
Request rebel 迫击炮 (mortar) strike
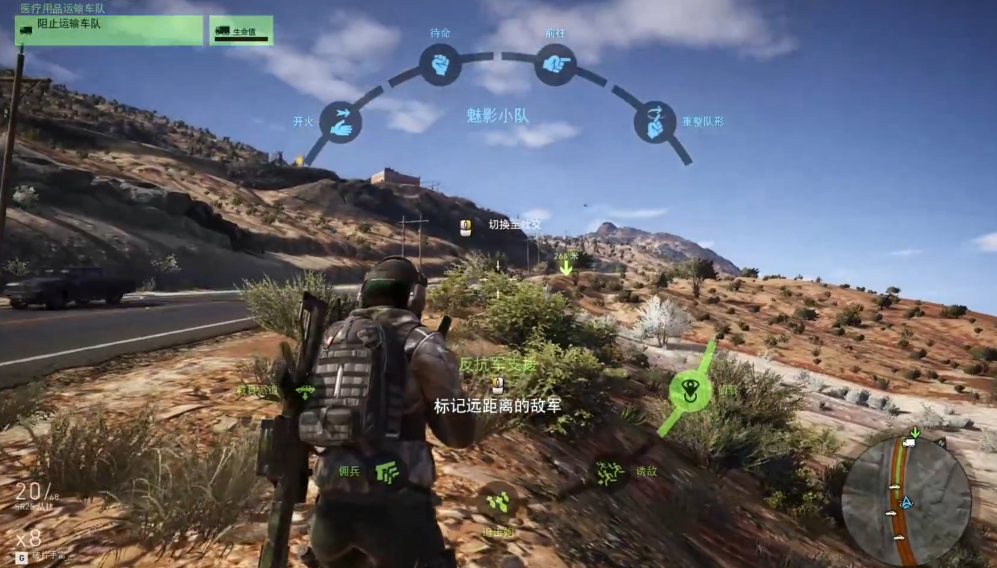pos(497,499)
